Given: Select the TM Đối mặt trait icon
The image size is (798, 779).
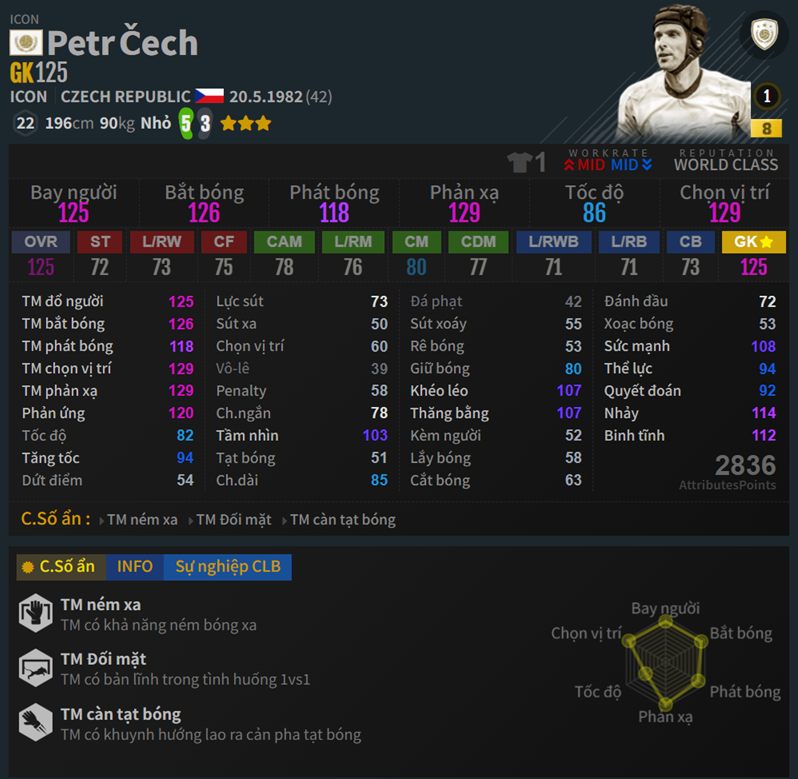Looking at the screenshot, I should (35, 668).
